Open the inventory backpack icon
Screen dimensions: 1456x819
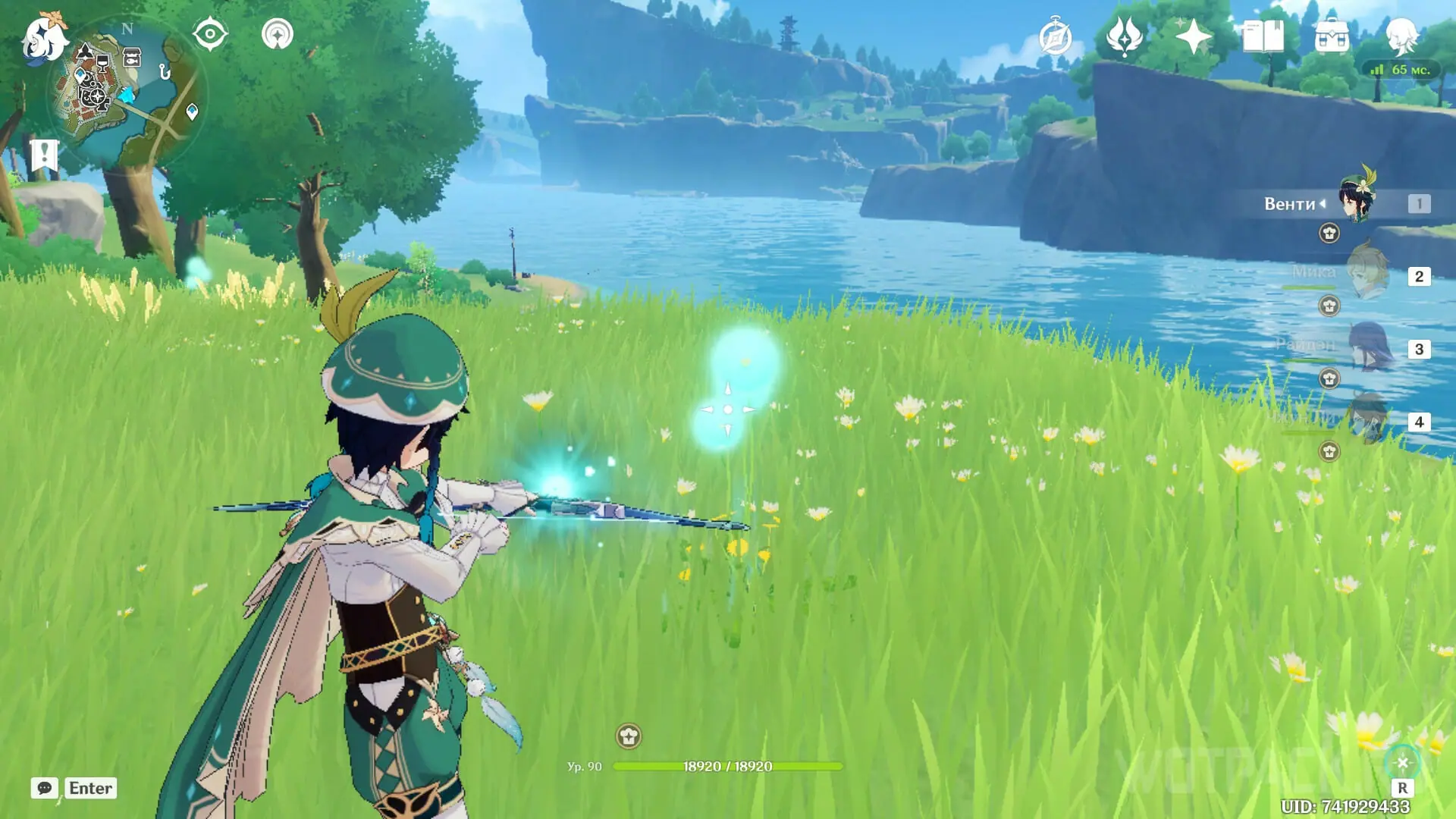[x=1332, y=36]
